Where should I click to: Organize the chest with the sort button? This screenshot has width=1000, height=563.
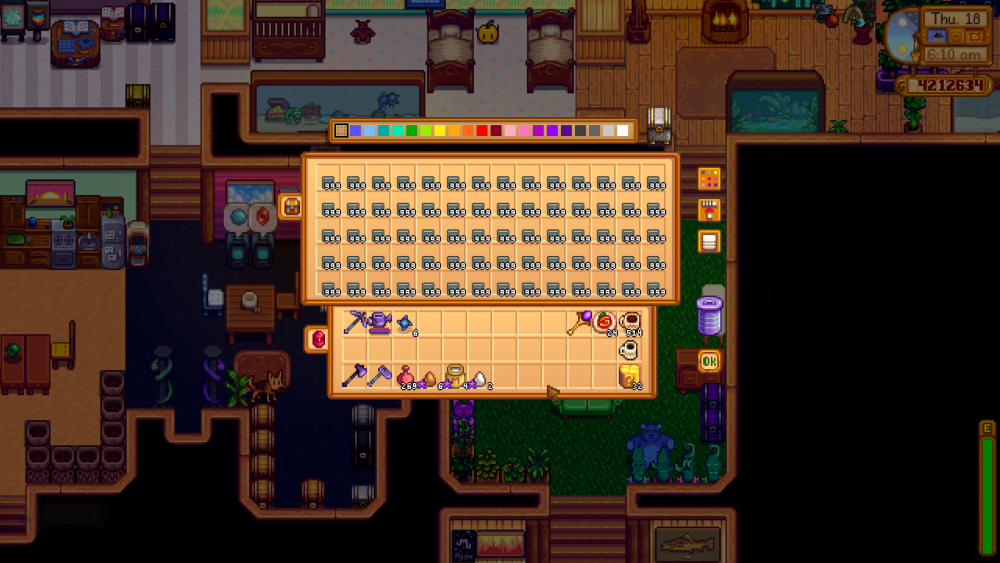click(x=709, y=241)
